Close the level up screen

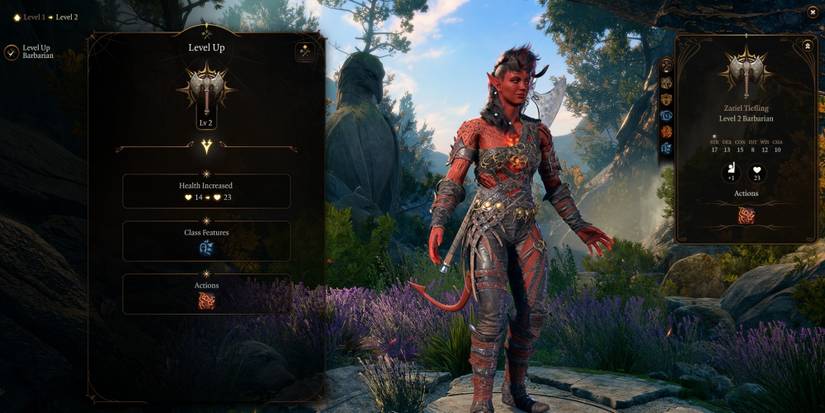812,12
